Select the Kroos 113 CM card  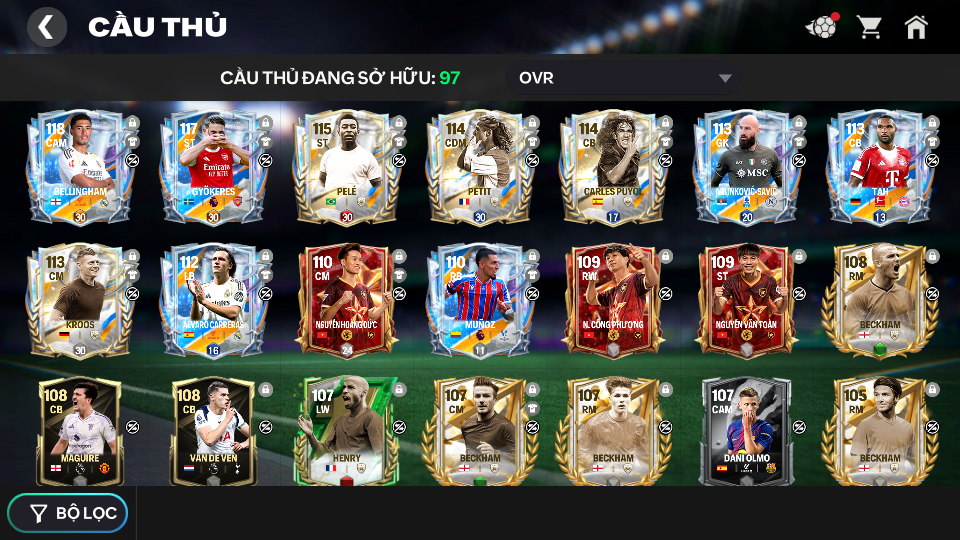coord(76,300)
